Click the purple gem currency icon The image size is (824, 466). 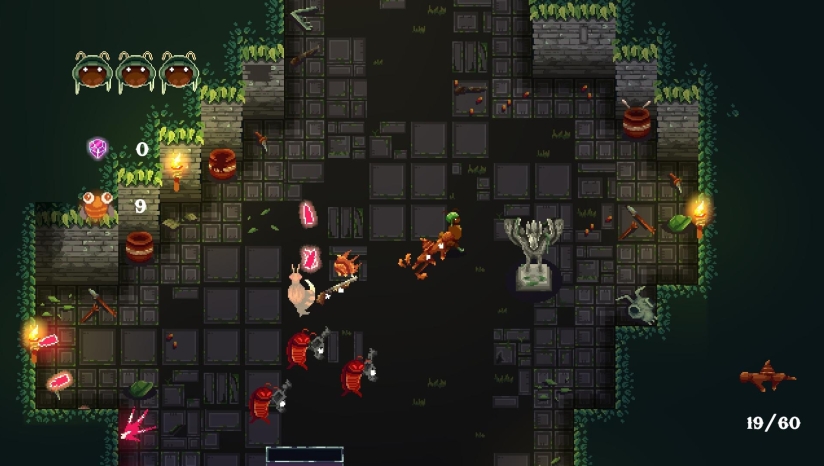[x=97, y=149]
